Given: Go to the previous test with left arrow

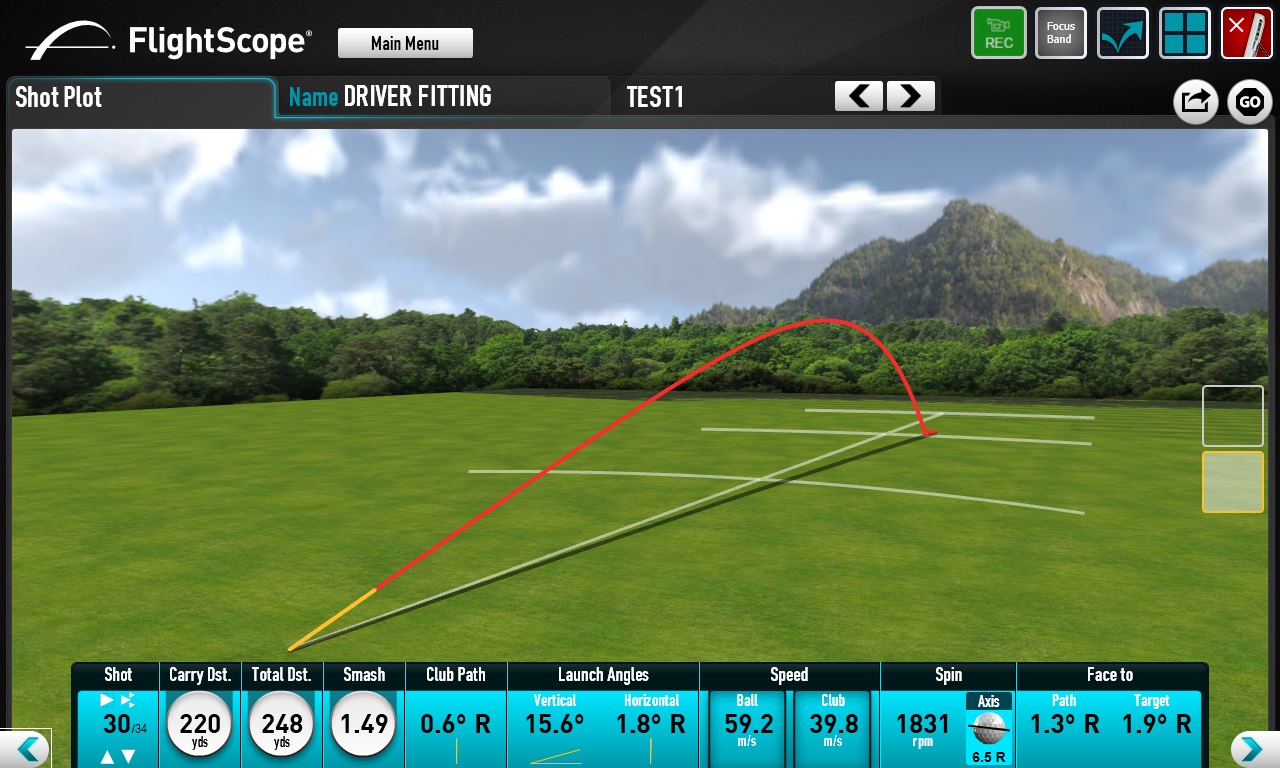Looking at the screenshot, I should [859, 96].
